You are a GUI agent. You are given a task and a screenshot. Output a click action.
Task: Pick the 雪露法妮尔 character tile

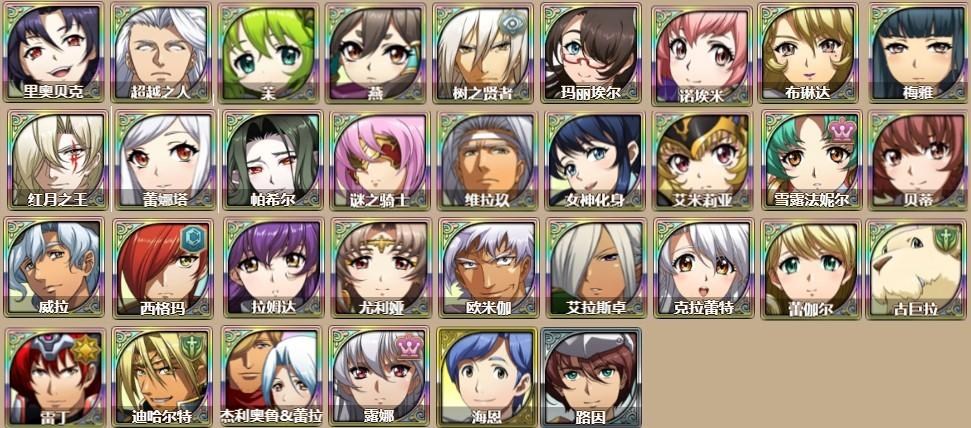point(808,158)
